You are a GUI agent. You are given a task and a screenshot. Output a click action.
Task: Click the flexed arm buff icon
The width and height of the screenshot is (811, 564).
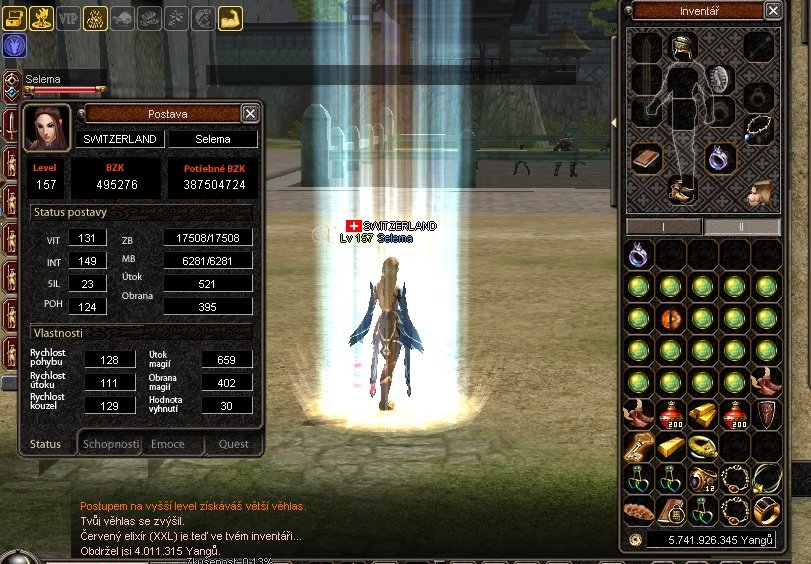[230, 18]
